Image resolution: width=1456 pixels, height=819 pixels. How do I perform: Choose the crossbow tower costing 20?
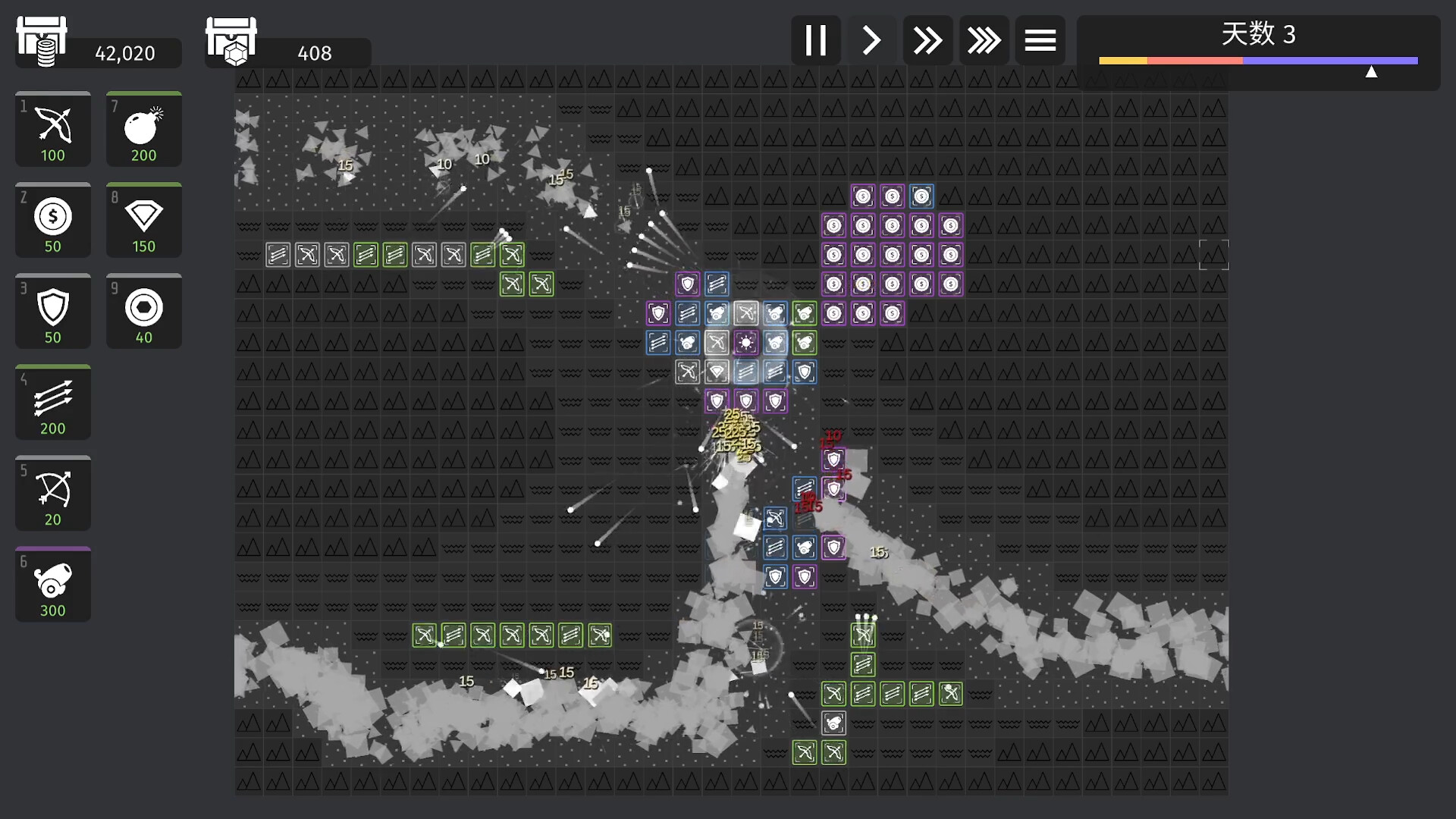click(x=52, y=493)
